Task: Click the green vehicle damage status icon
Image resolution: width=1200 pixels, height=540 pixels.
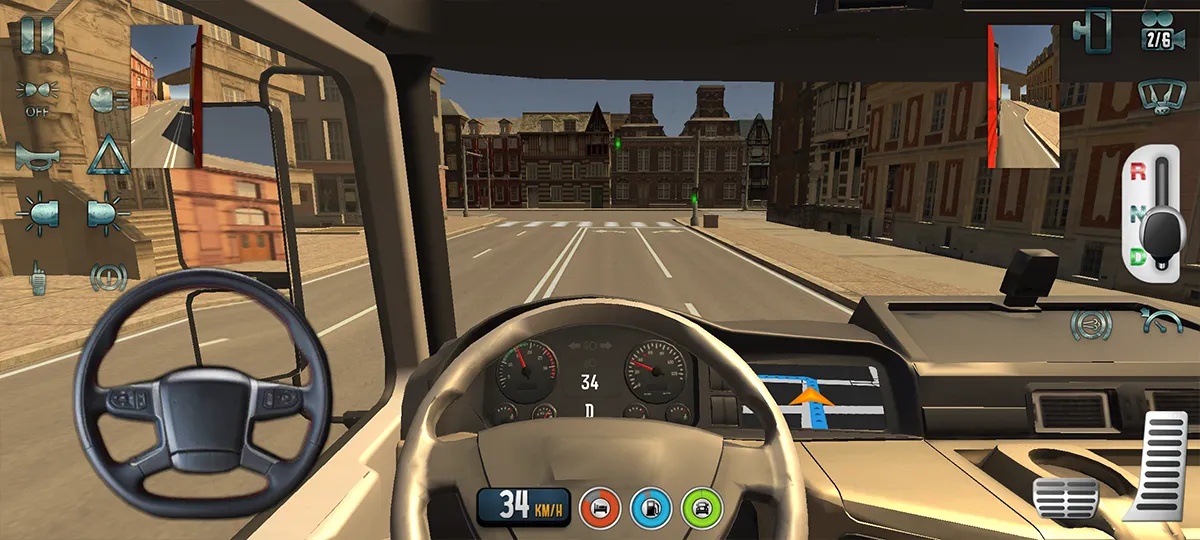Action: click(x=702, y=506)
